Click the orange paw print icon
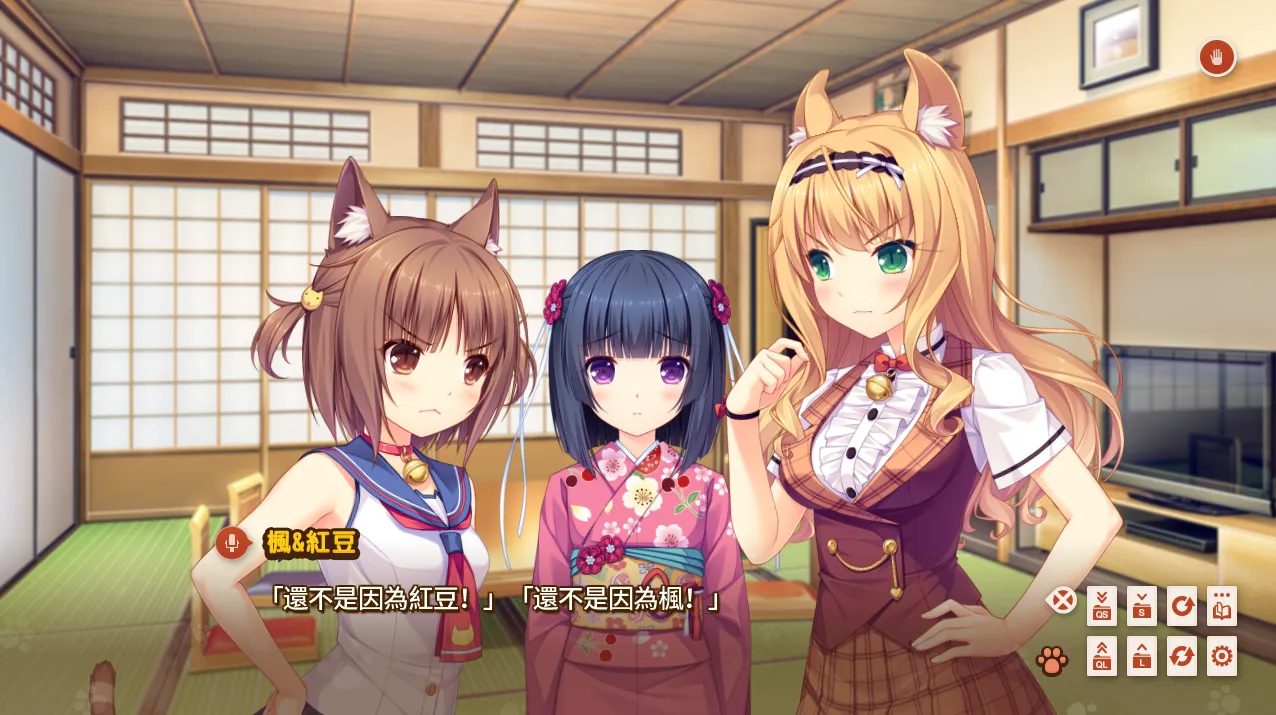Viewport: 1276px width, 715px height. coord(1052,659)
